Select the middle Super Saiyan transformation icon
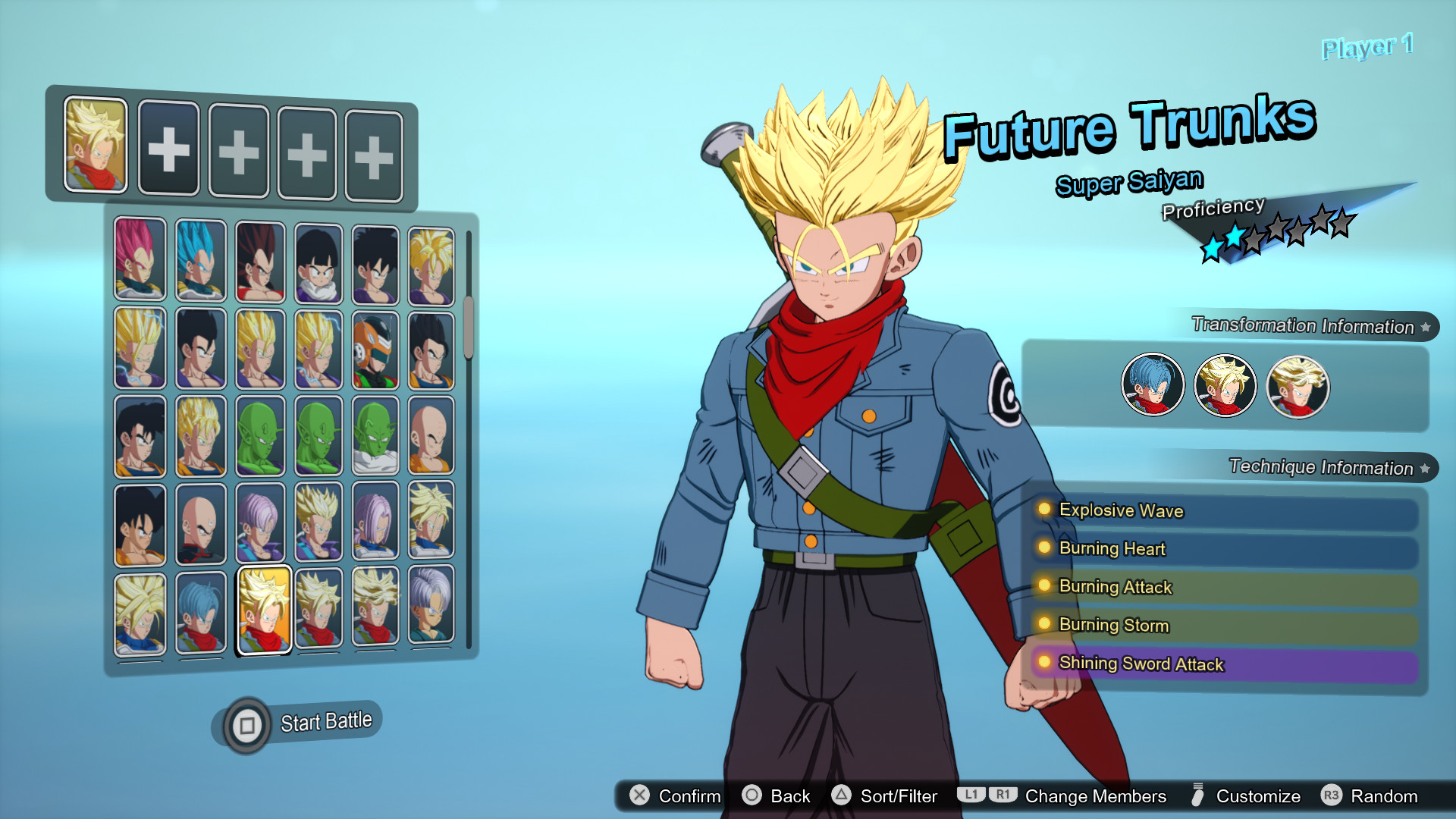 point(1225,386)
